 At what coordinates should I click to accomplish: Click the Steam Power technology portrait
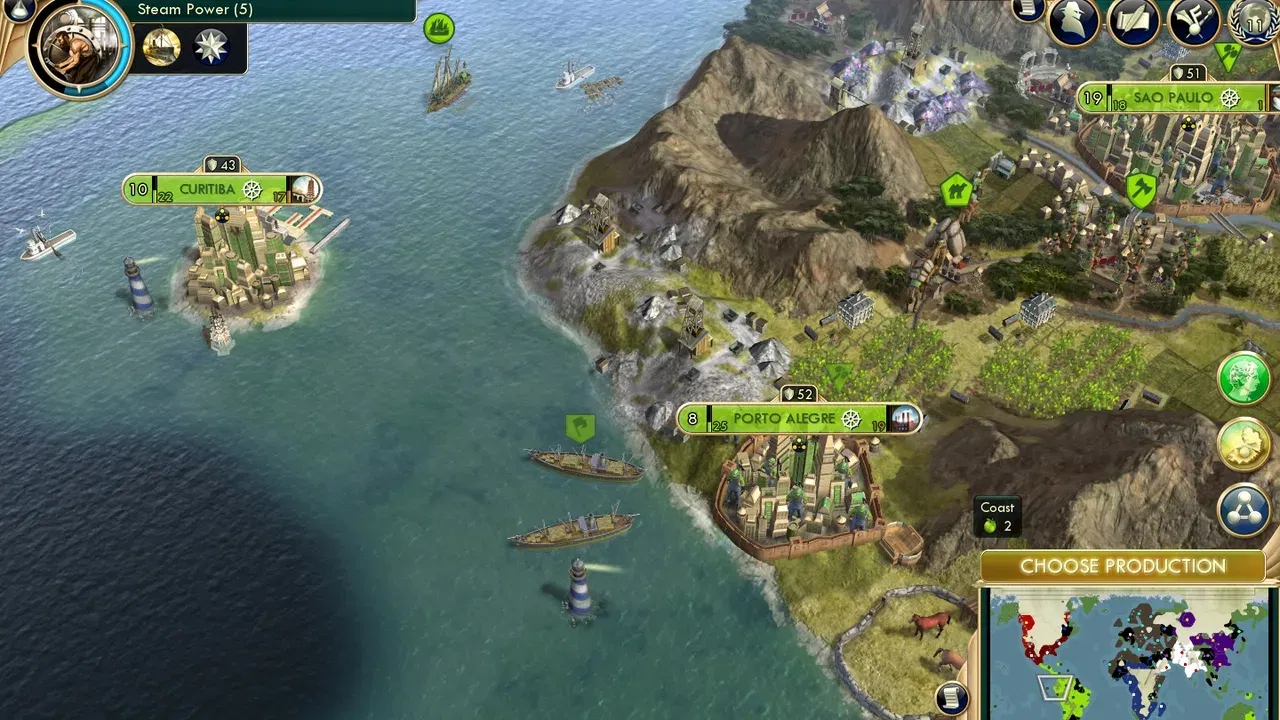pos(80,46)
